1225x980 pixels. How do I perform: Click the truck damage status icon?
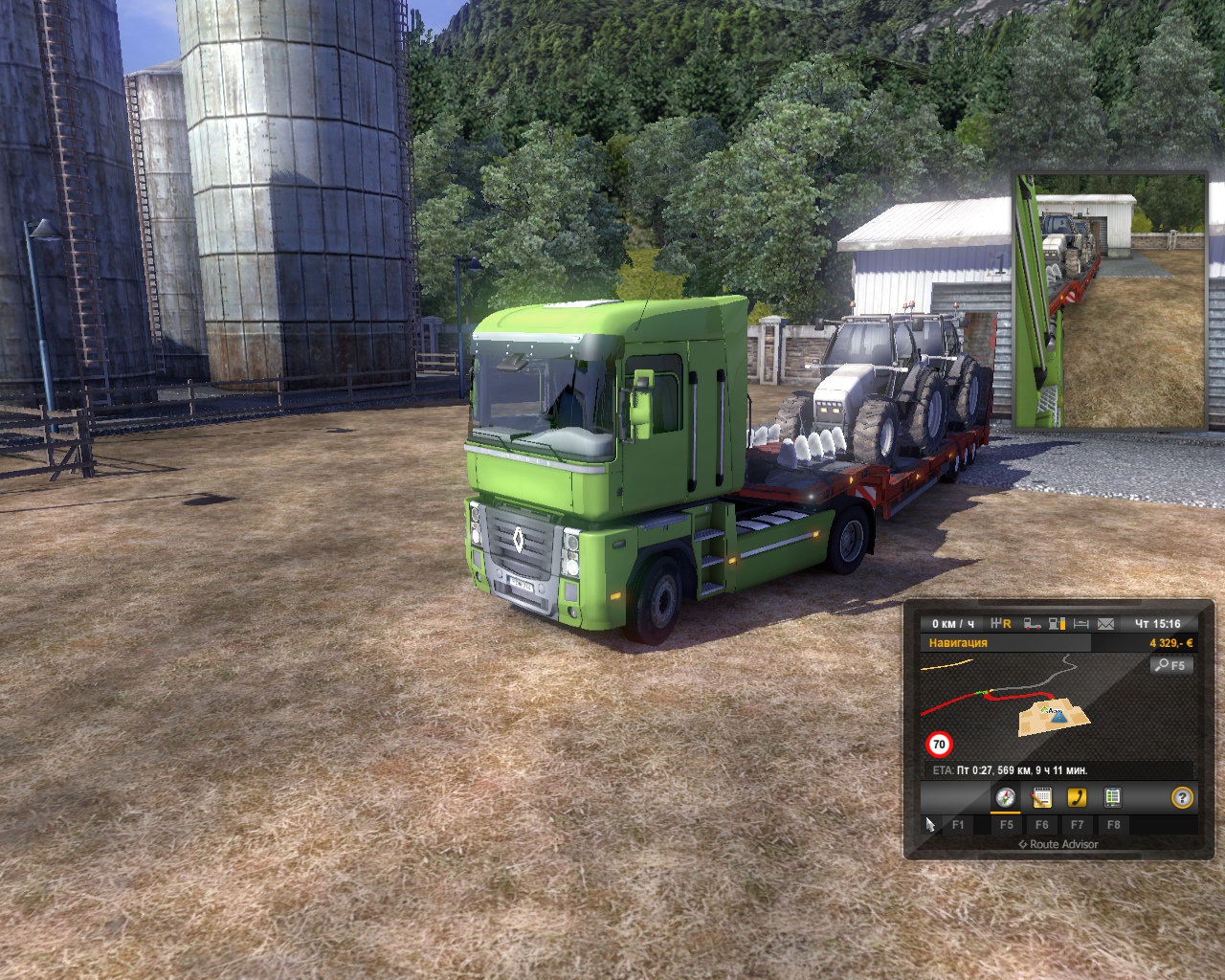tap(1033, 624)
